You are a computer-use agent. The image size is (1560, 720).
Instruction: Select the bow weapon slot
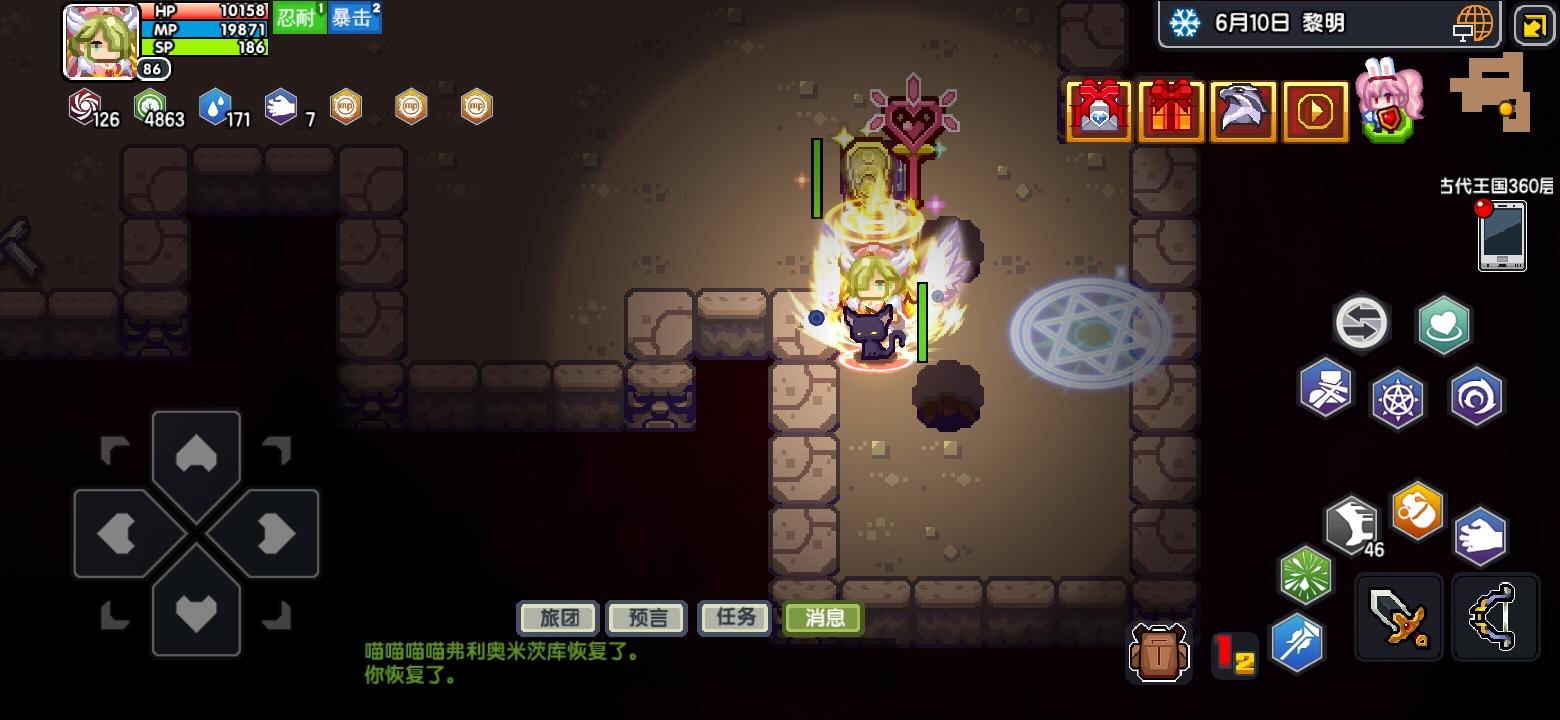point(1494,616)
